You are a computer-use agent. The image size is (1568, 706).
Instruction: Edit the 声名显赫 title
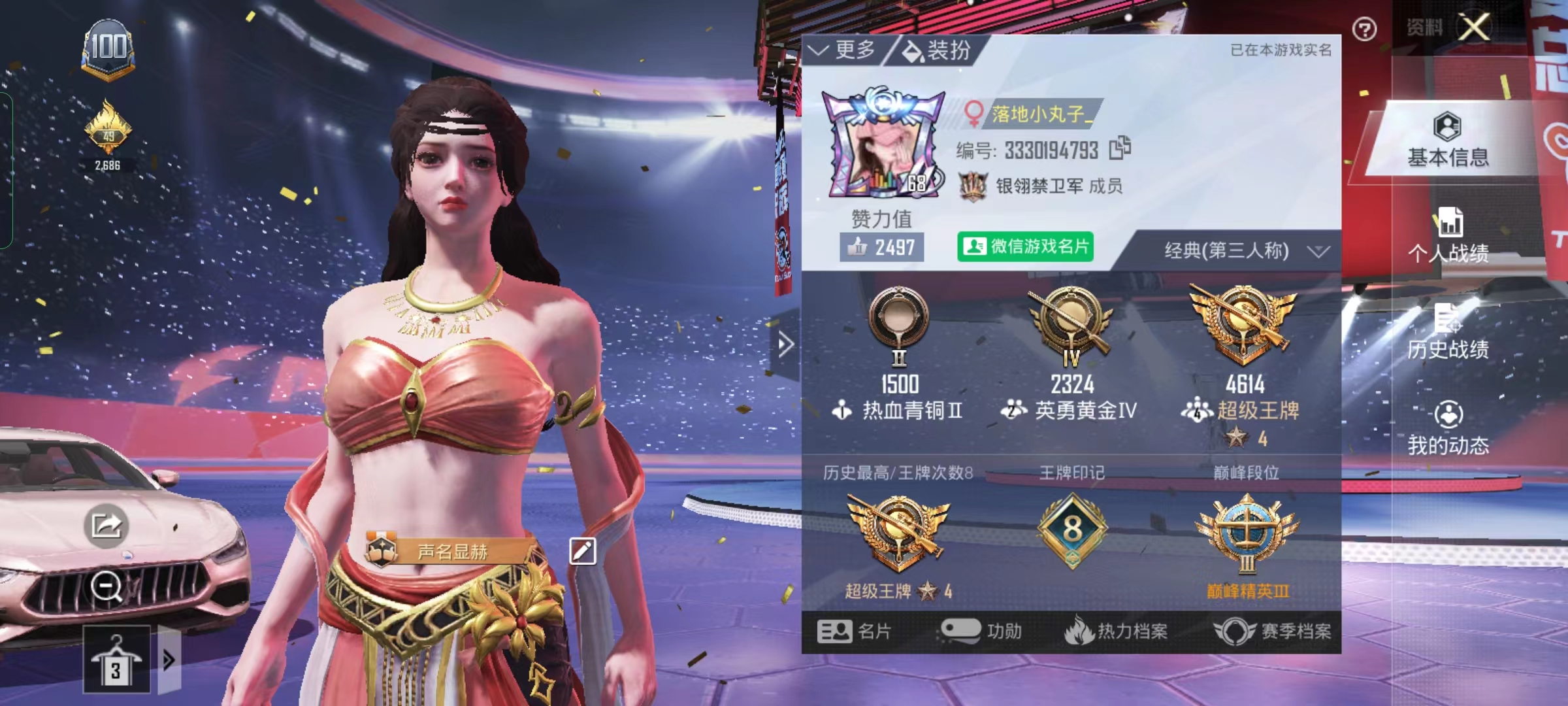point(583,551)
